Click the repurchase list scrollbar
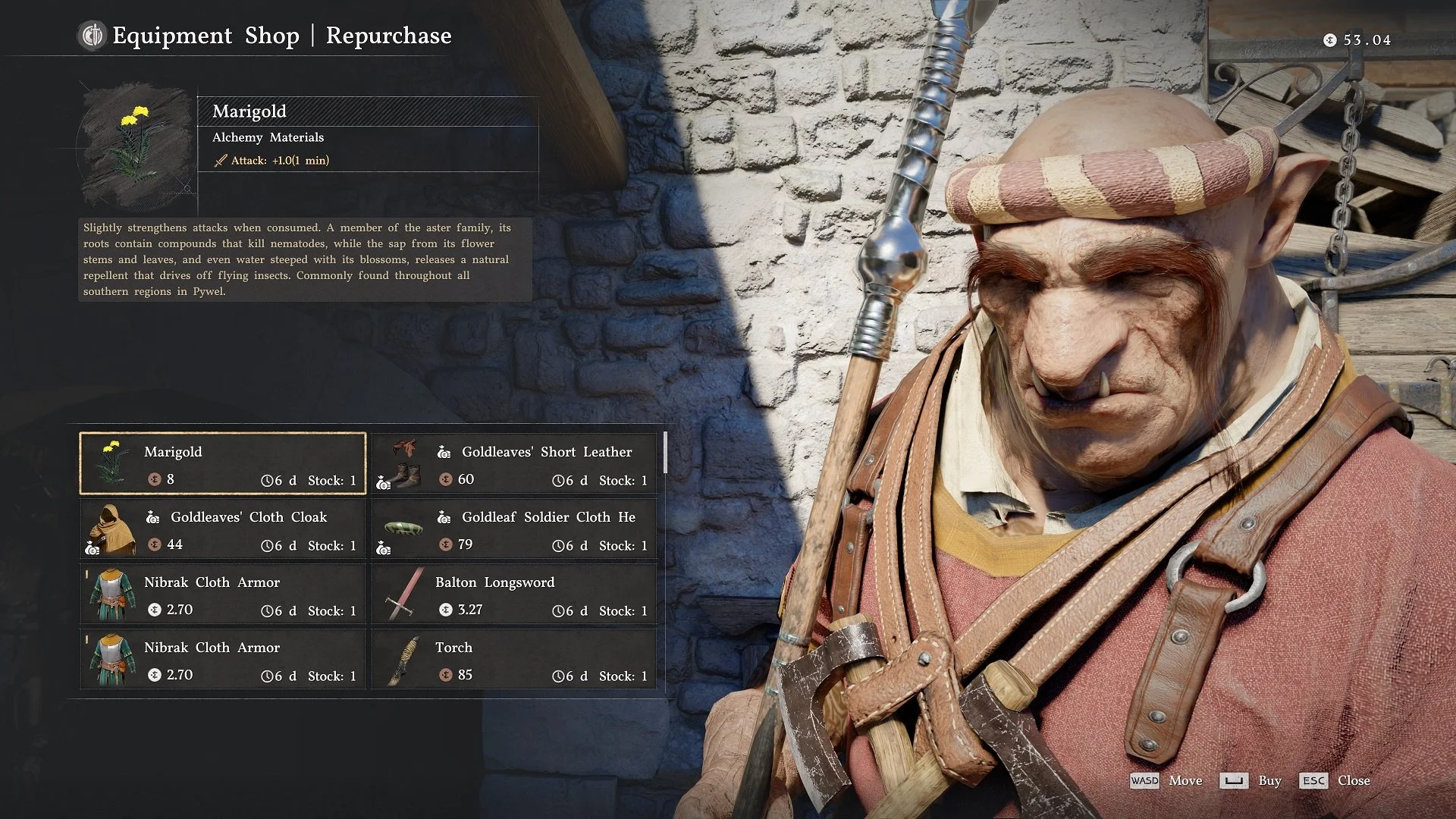 click(x=665, y=453)
